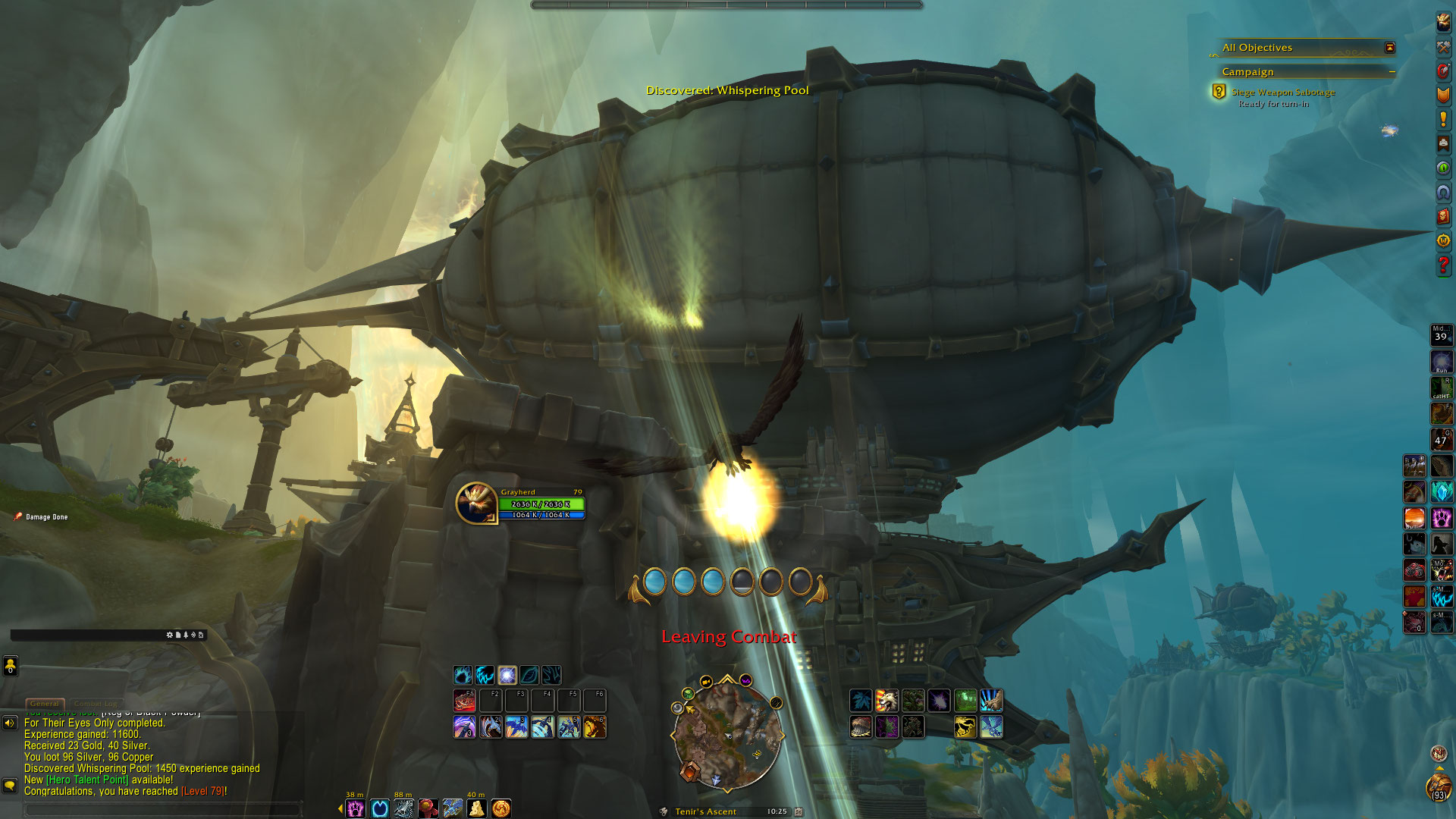Open the red question mark help button
1456x819 pixels.
pos(1443,265)
